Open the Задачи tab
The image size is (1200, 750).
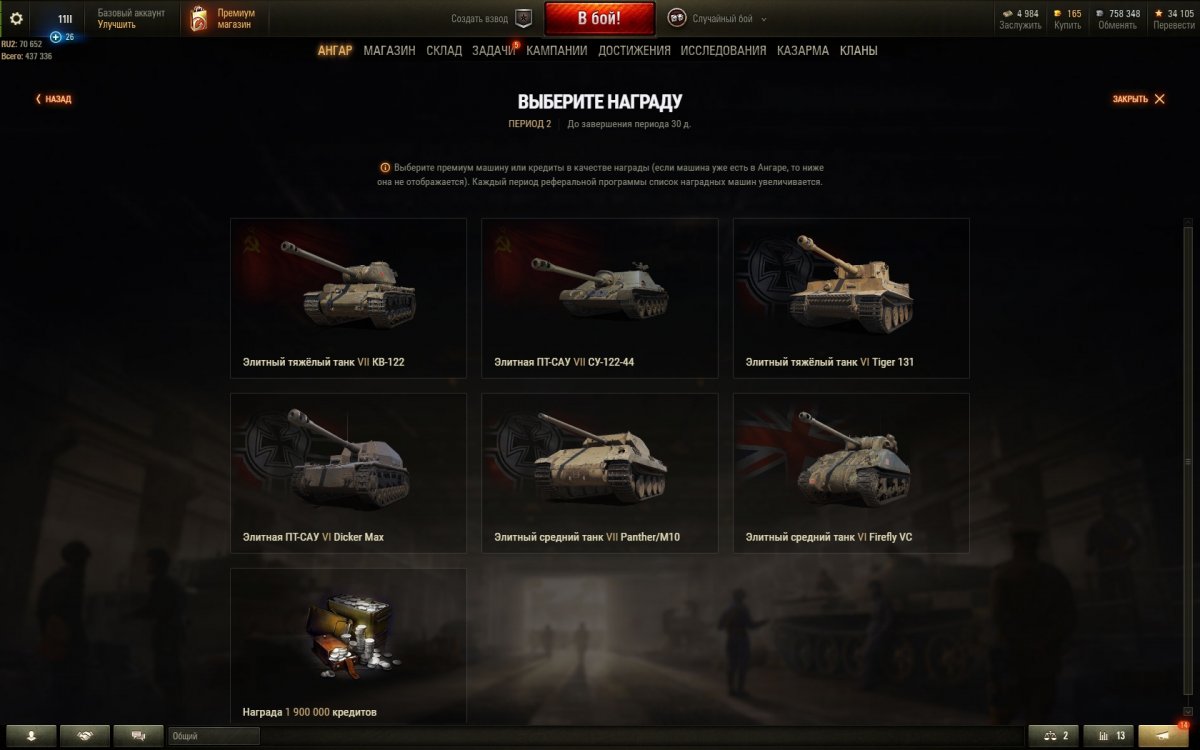coord(494,51)
